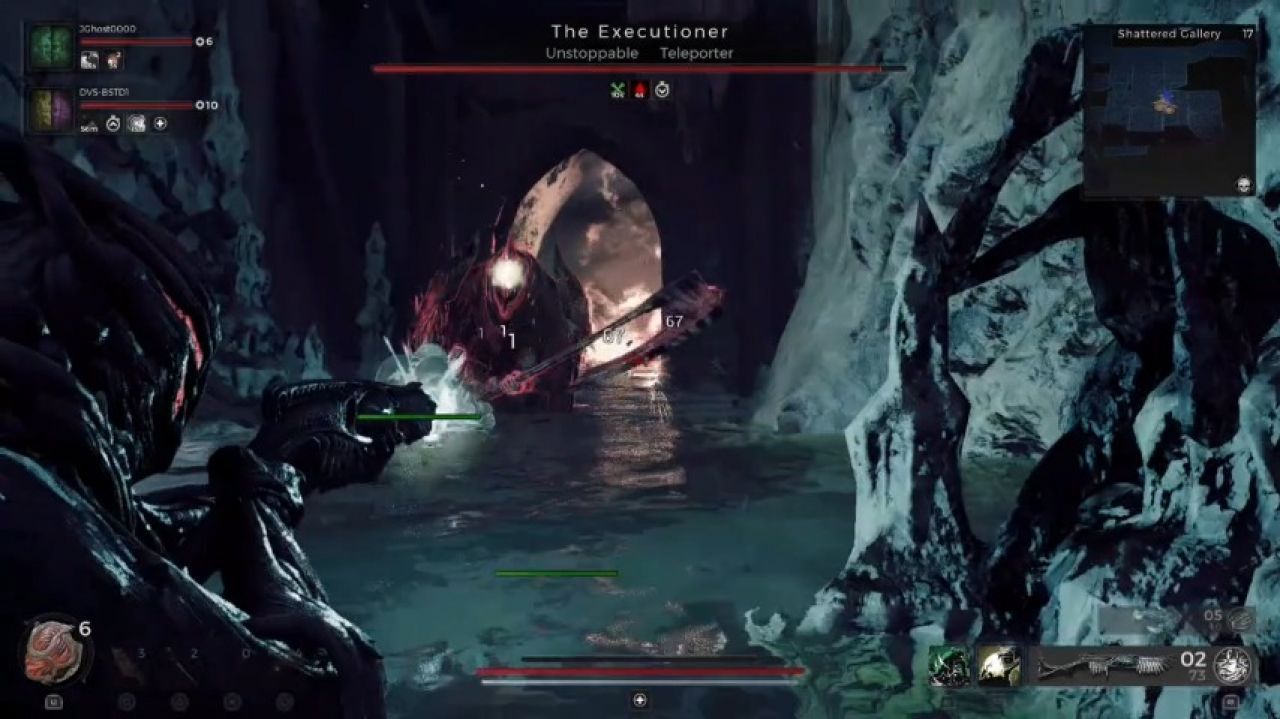Click the boss green crossed-swords status icon
The height and width of the screenshot is (719, 1280).
618,90
